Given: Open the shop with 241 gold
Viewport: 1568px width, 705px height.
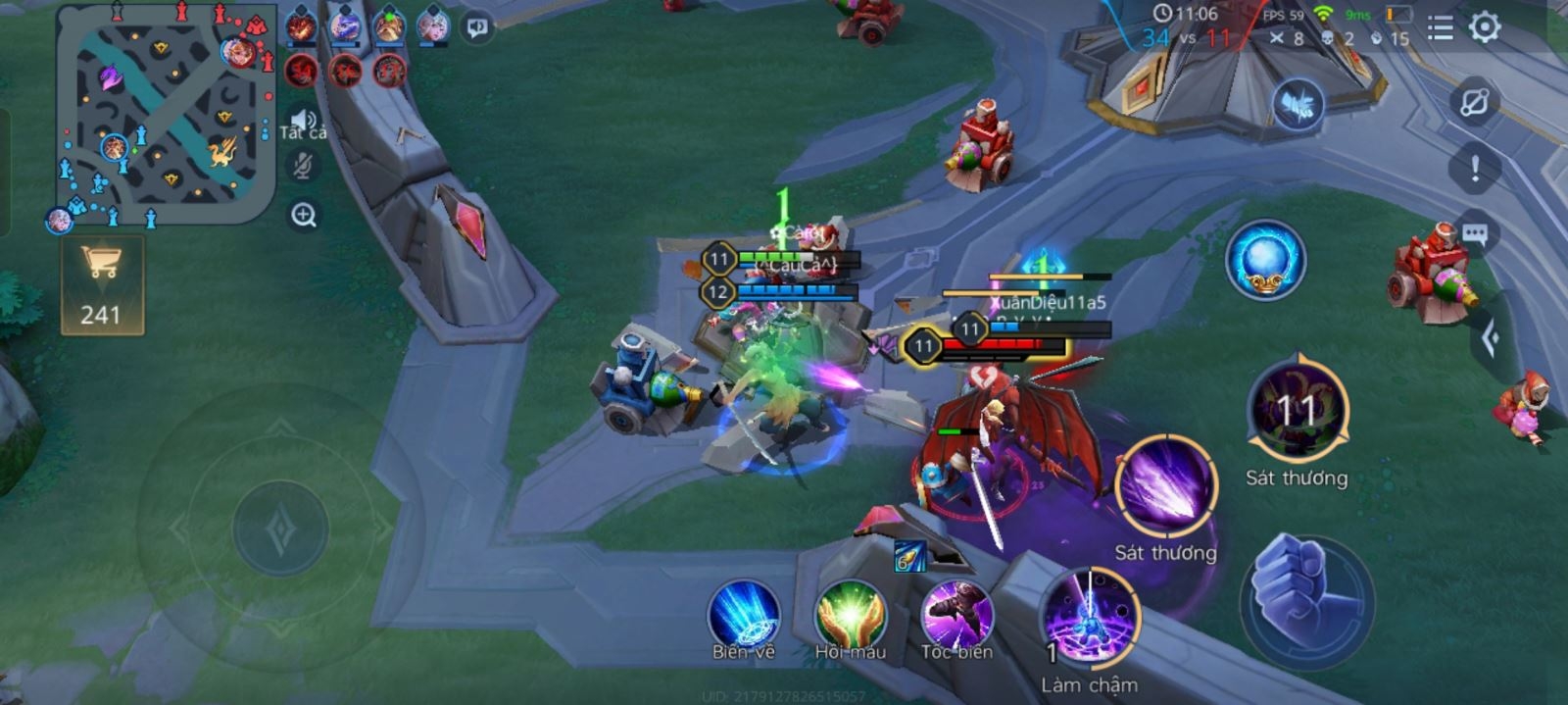Looking at the screenshot, I should click(x=102, y=284).
